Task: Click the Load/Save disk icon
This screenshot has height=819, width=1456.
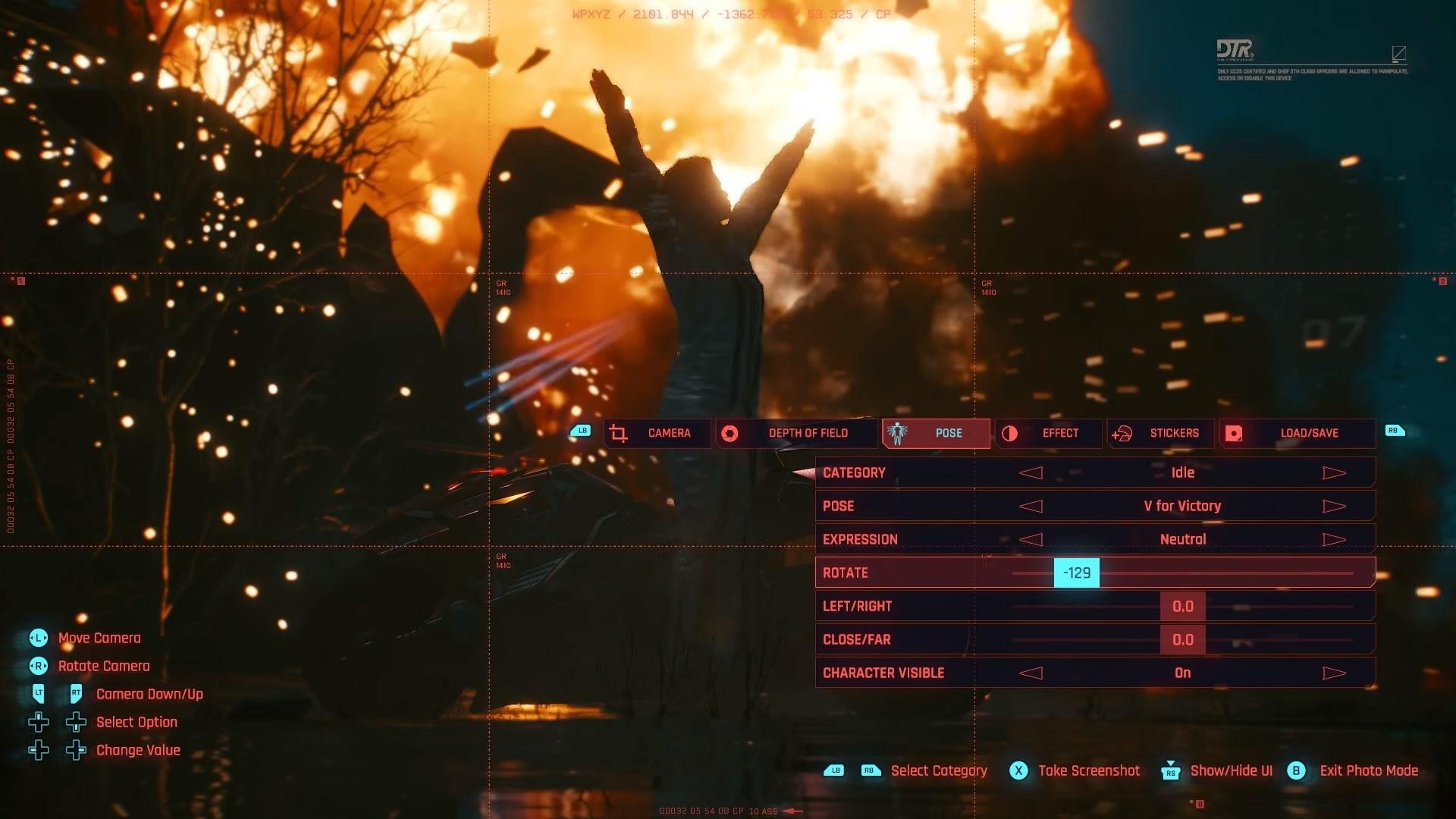Action: tap(1232, 433)
